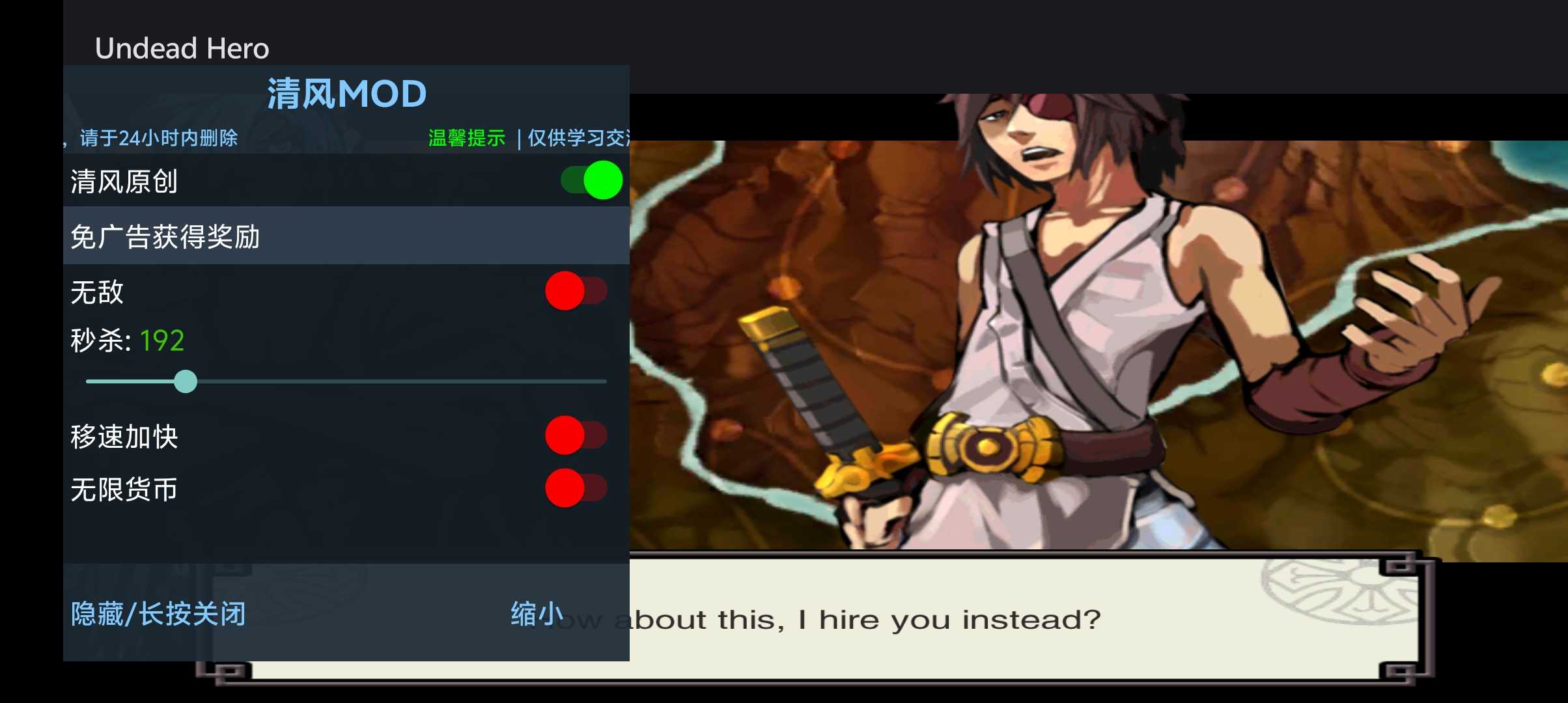Enable the 无限货币 unlimited currency toggle
The height and width of the screenshot is (703, 1568).
576,488
